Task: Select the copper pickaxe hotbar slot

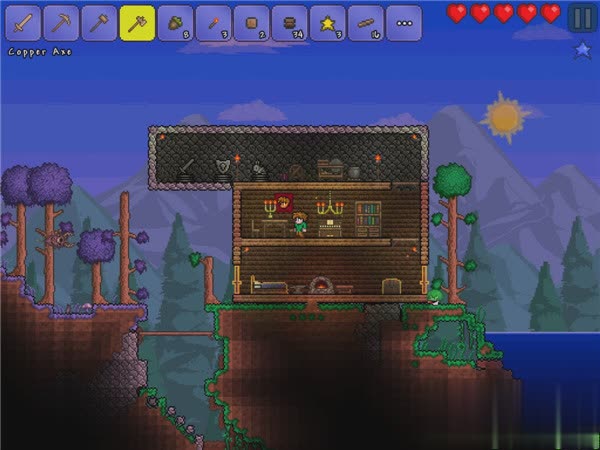Action: coord(62,23)
